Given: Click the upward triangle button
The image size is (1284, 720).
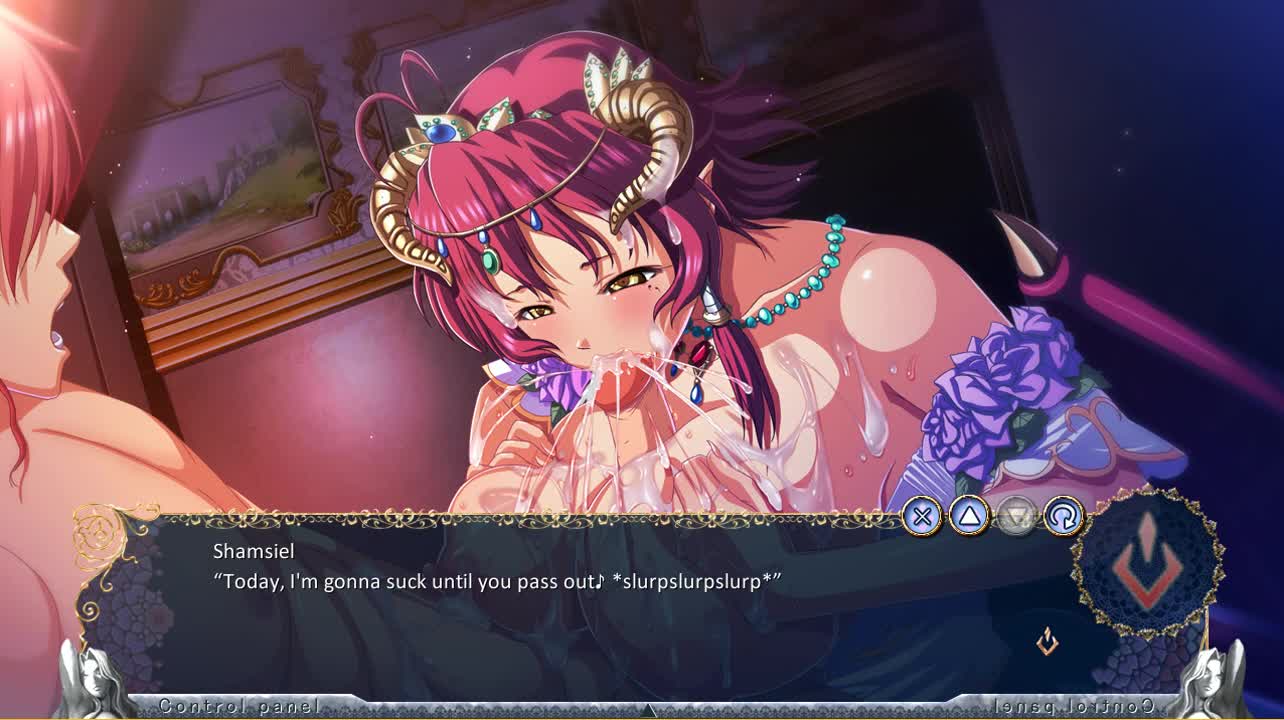Looking at the screenshot, I should (x=969, y=517).
